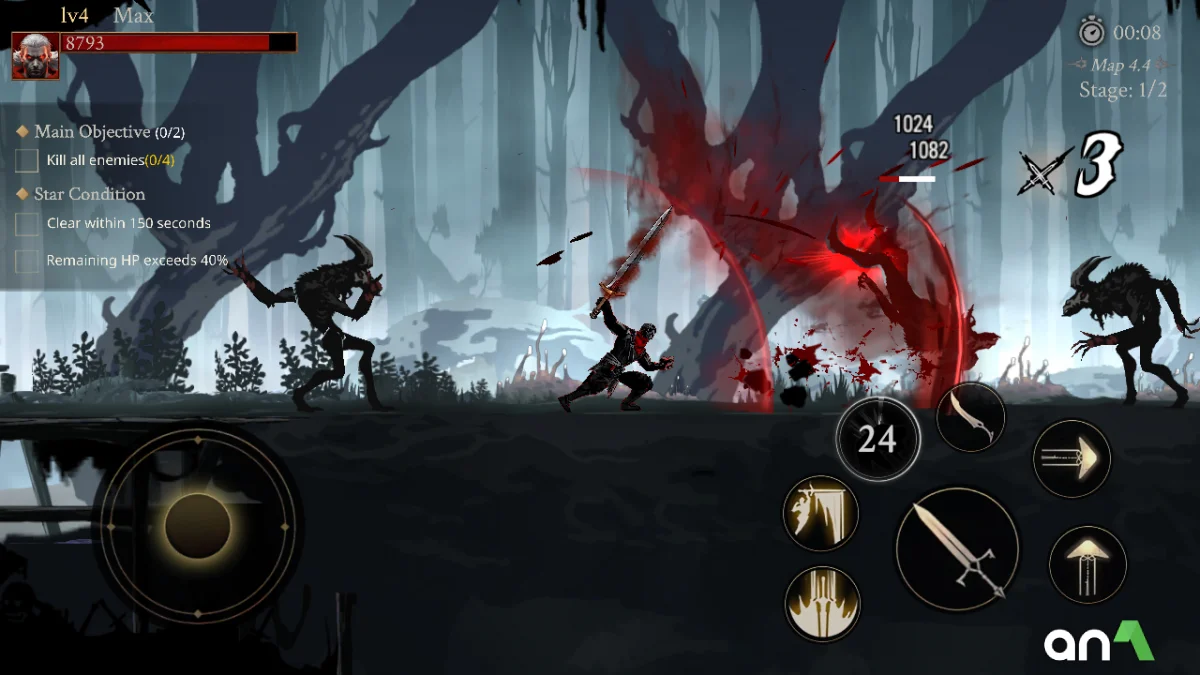Screen dimensions: 1200x675
Task: Tap the skill on 24-second cooldown
Action: click(x=877, y=439)
